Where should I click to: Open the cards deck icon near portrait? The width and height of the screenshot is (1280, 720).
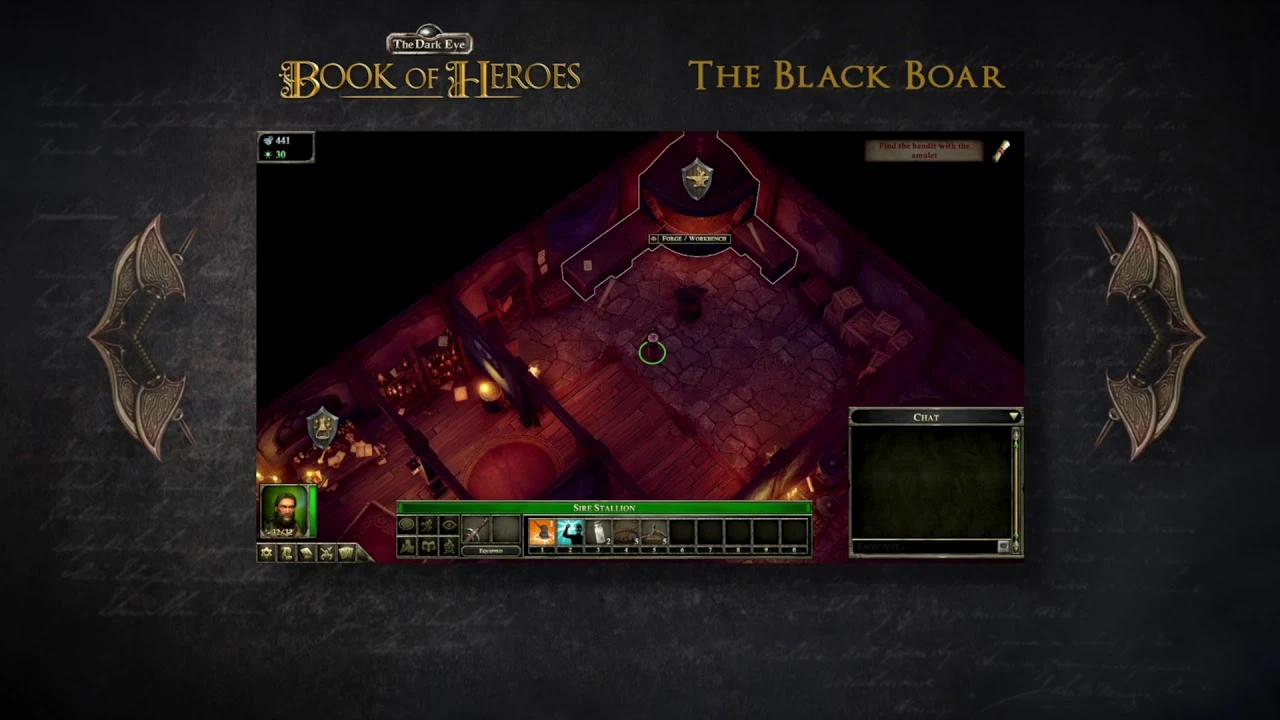click(347, 551)
